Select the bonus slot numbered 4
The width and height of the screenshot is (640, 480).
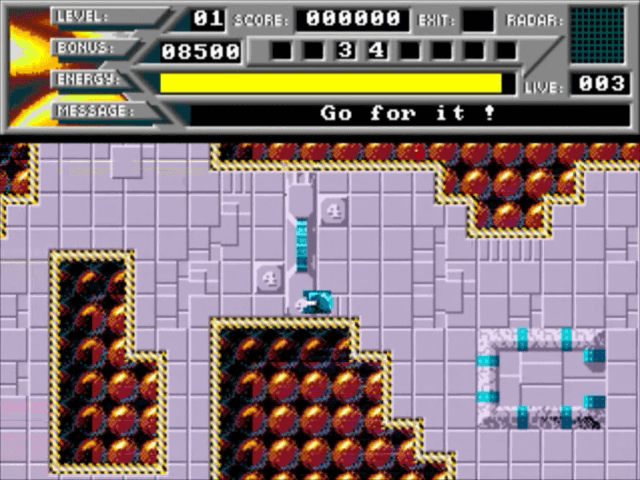[x=377, y=50]
